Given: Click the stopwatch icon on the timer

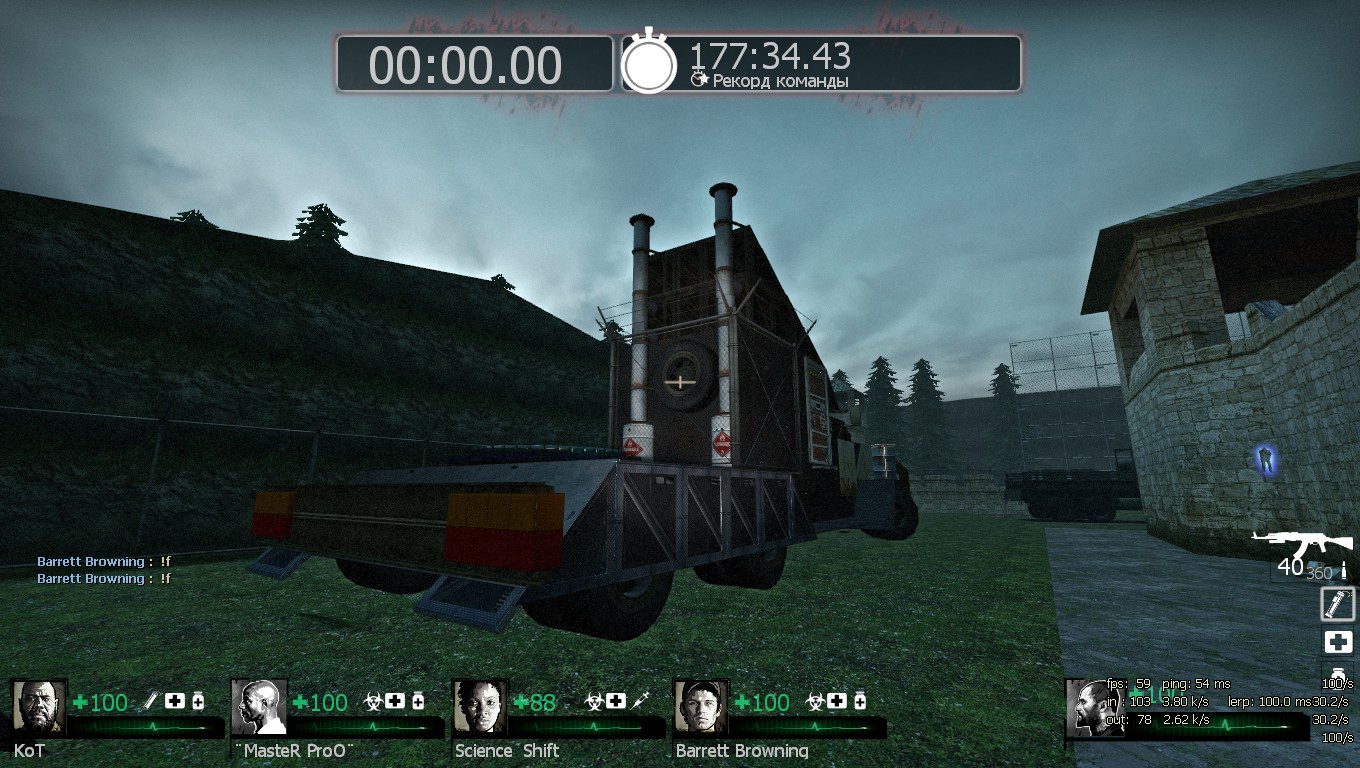Looking at the screenshot, I should click(x=650, y=62).
